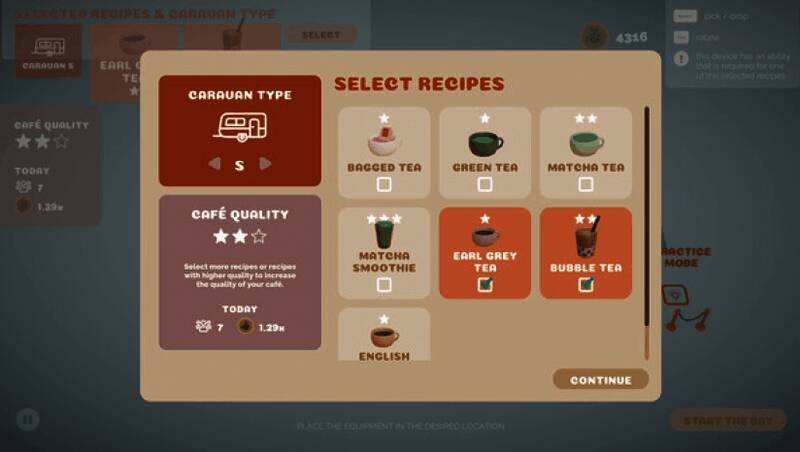The width and height of the screenshot is (800, 452).
Task: Uncheck the Earl Grey Tea recipe
Action: pos(485,285)
